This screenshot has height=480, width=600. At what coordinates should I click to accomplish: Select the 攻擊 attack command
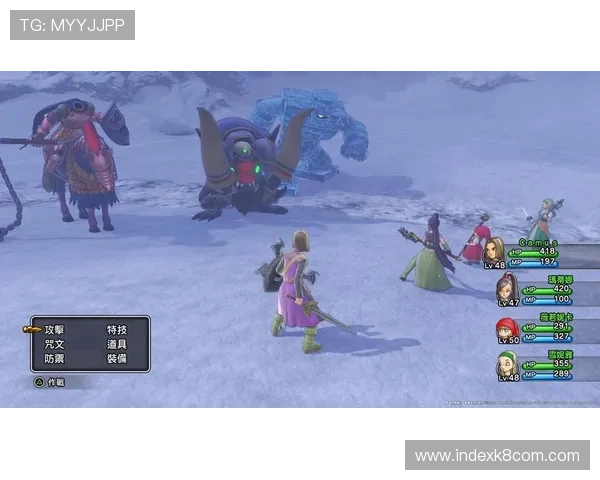point(55,329)
